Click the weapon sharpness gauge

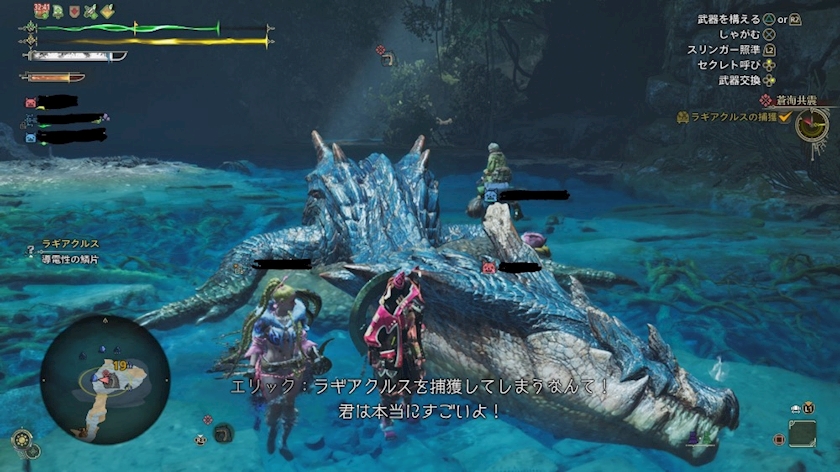pyautogui.click(x=76, y=56)
